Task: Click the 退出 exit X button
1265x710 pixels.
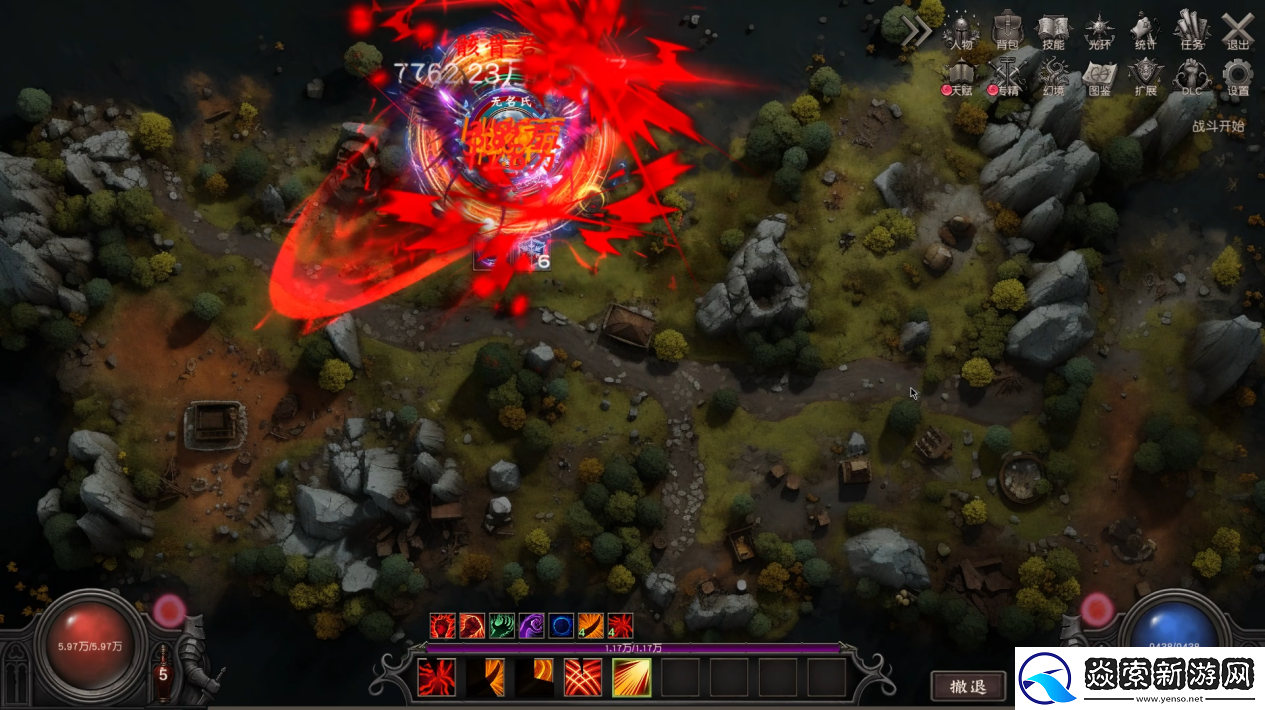Action: point(1238,30)
